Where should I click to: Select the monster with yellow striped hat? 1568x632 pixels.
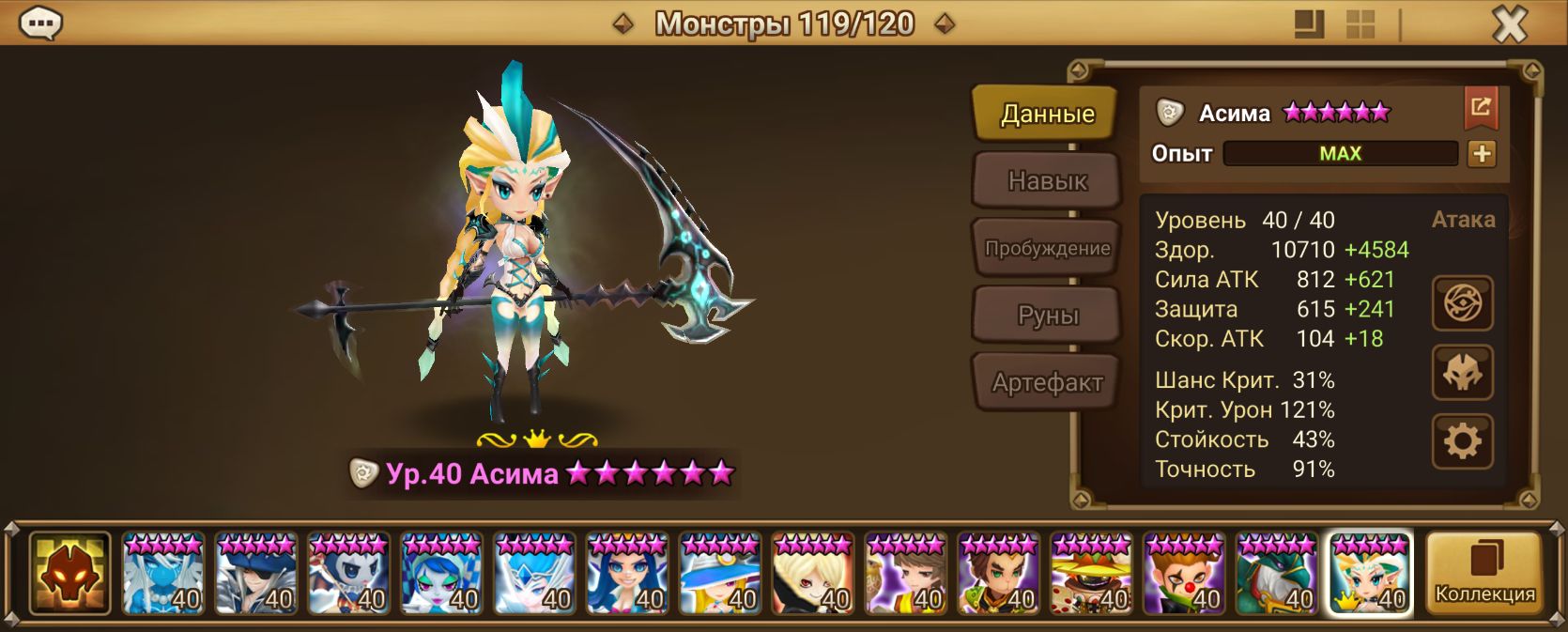tap(1091, 574)
